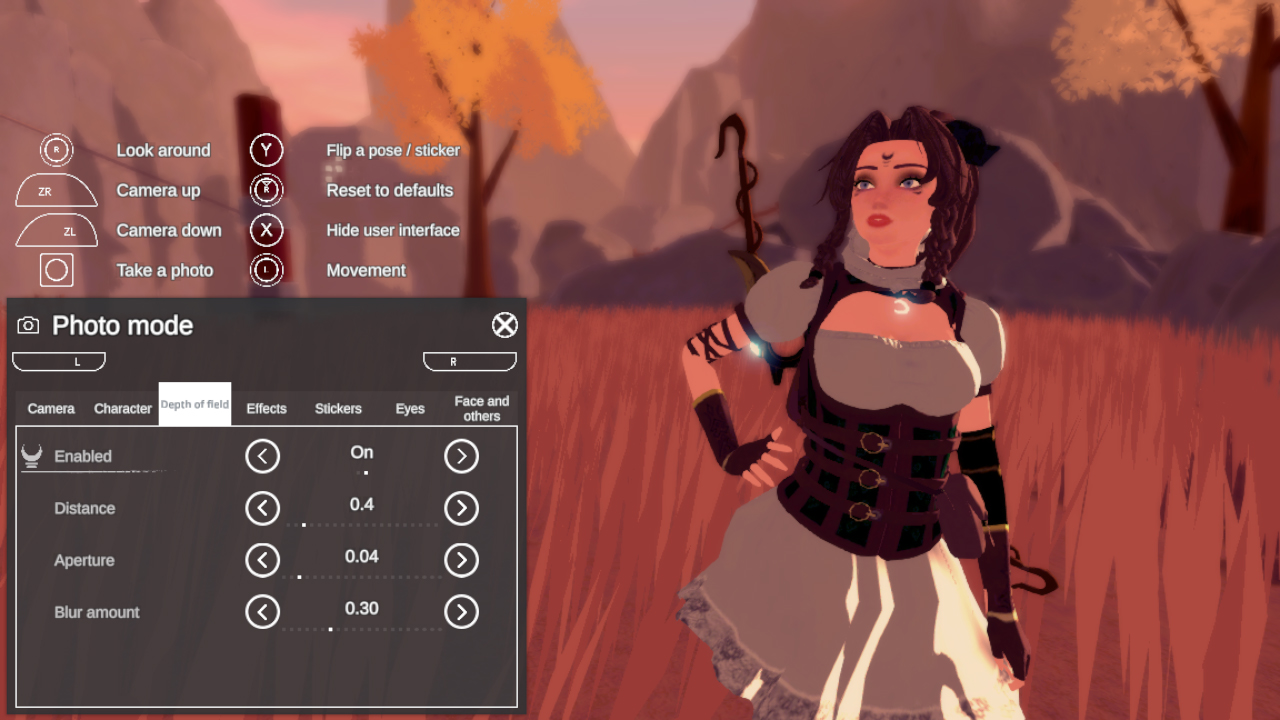Select the Face and others tab
Image resolution: width=1280 pixels, height=720 pixels.
coord(482,408)
